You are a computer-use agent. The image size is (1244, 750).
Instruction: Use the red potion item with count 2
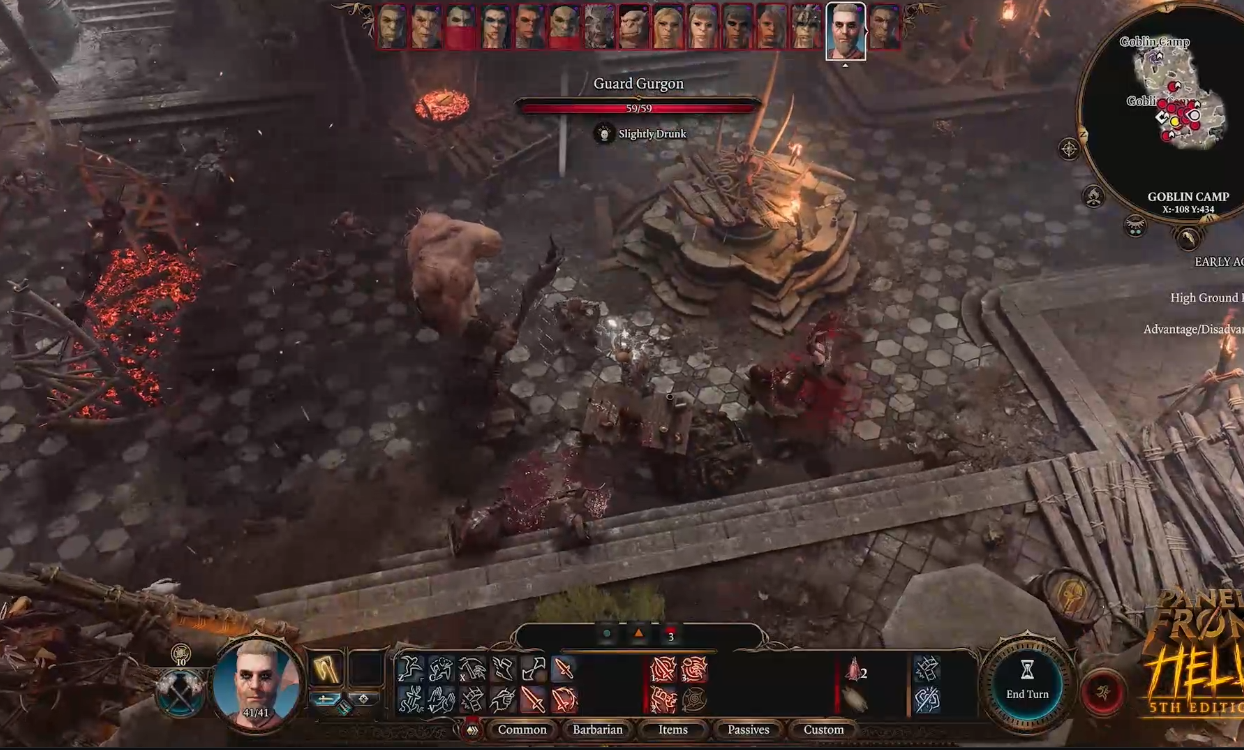click(x=853, y=671)
